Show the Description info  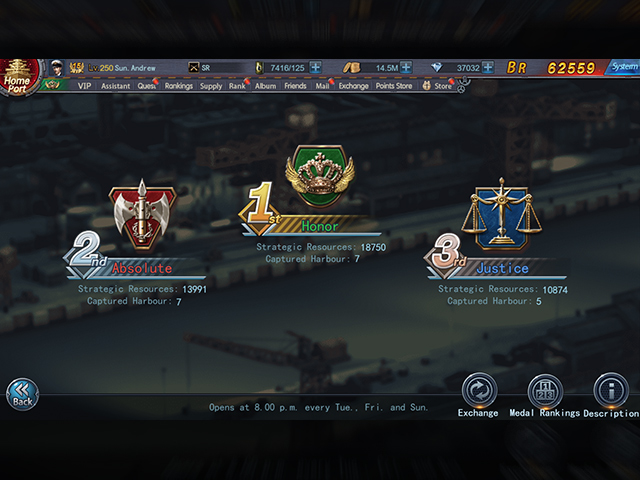(610, 391)
